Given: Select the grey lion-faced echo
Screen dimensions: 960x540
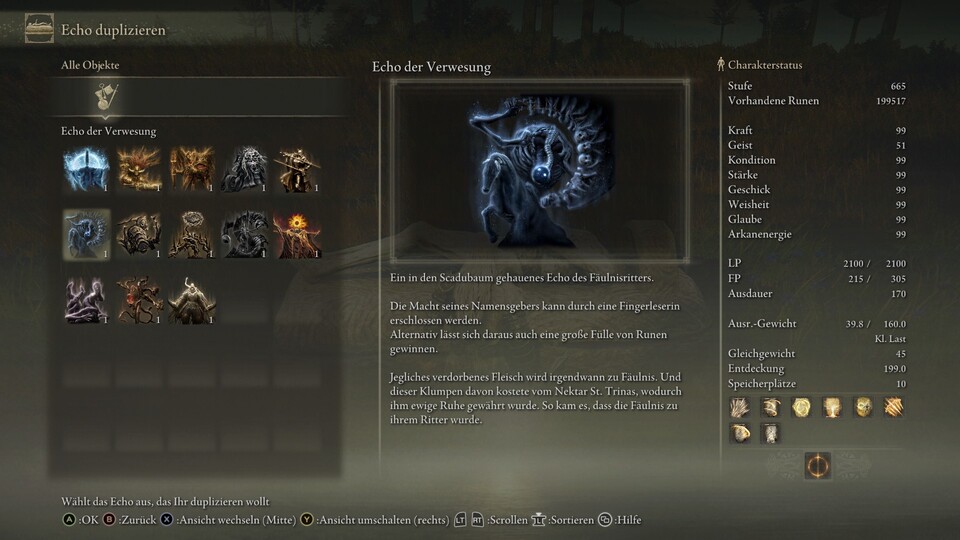Looking at the screenshot, I should point(245,169).
